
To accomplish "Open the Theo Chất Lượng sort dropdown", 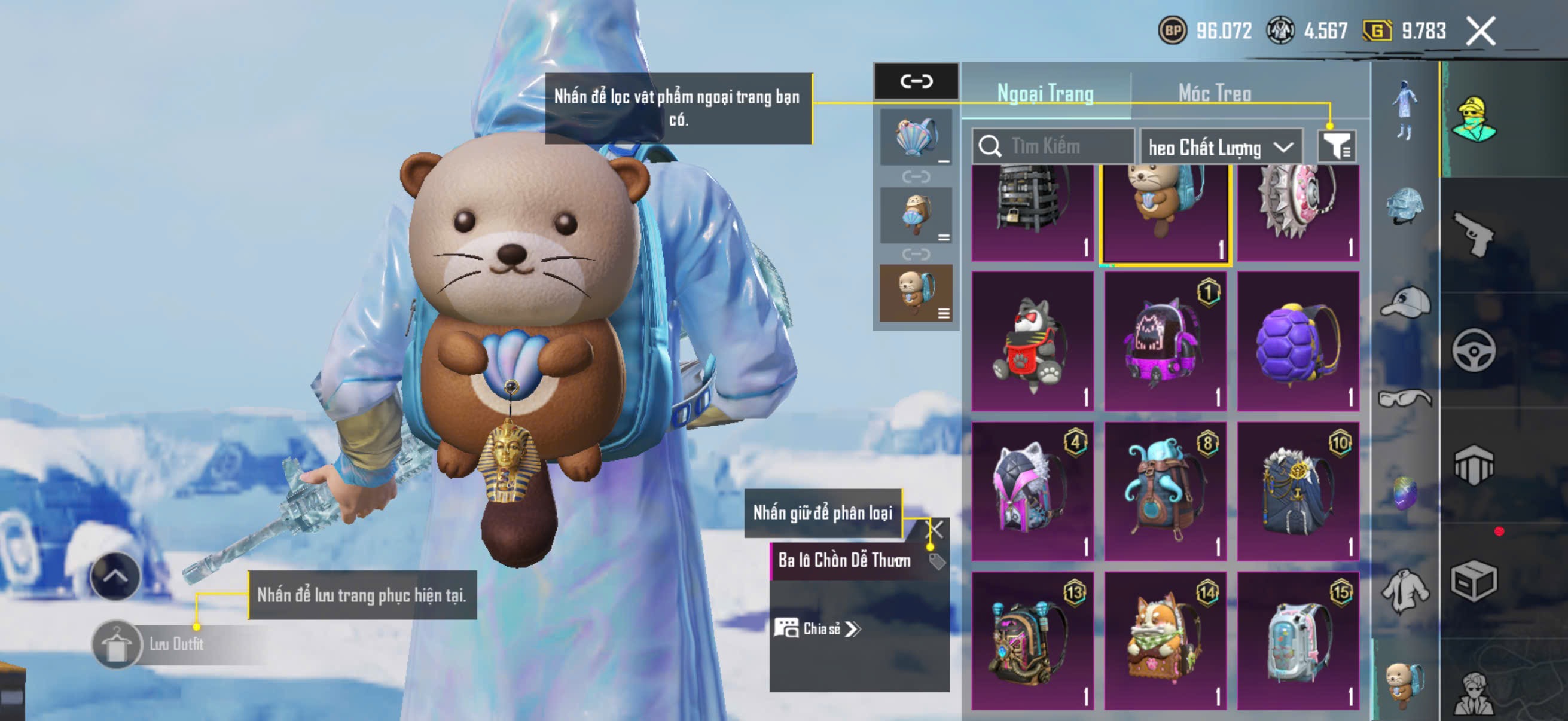I will [1221, 147].
